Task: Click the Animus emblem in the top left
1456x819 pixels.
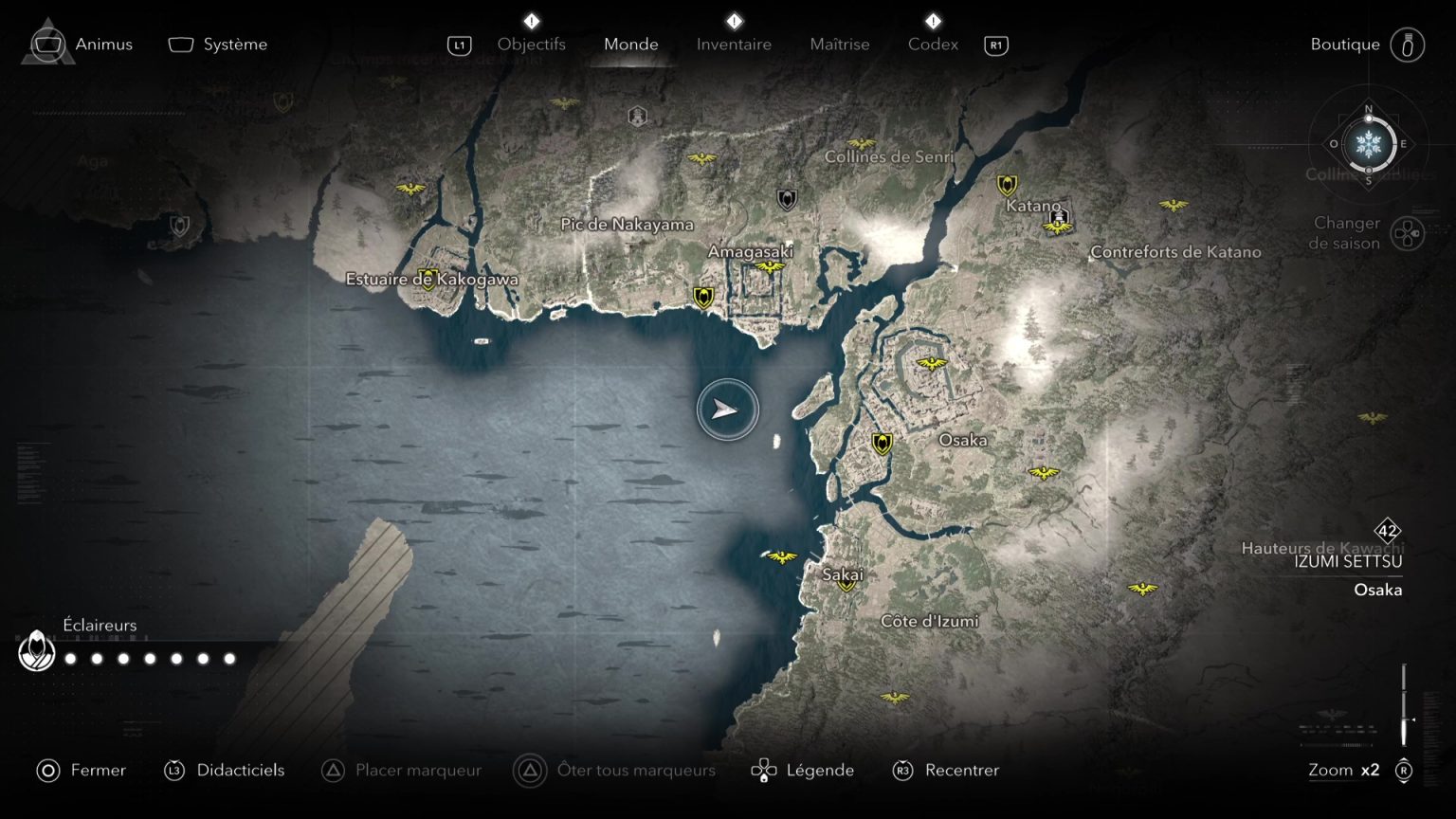Action: 46,44
